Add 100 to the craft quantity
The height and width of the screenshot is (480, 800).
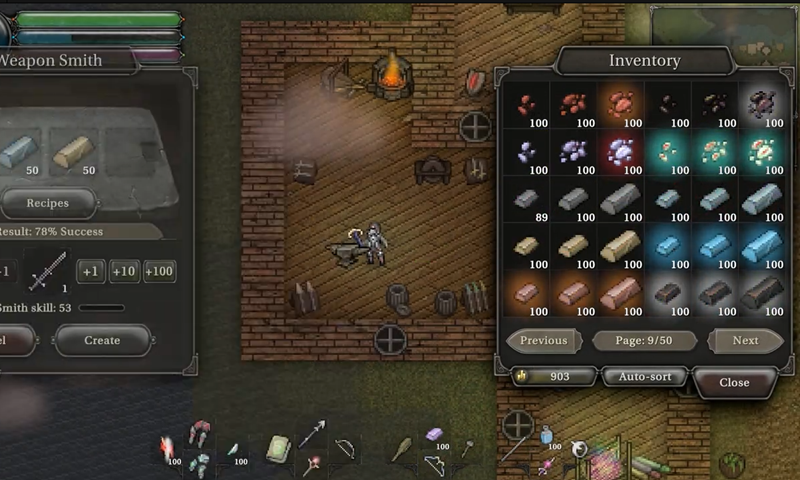159,271
